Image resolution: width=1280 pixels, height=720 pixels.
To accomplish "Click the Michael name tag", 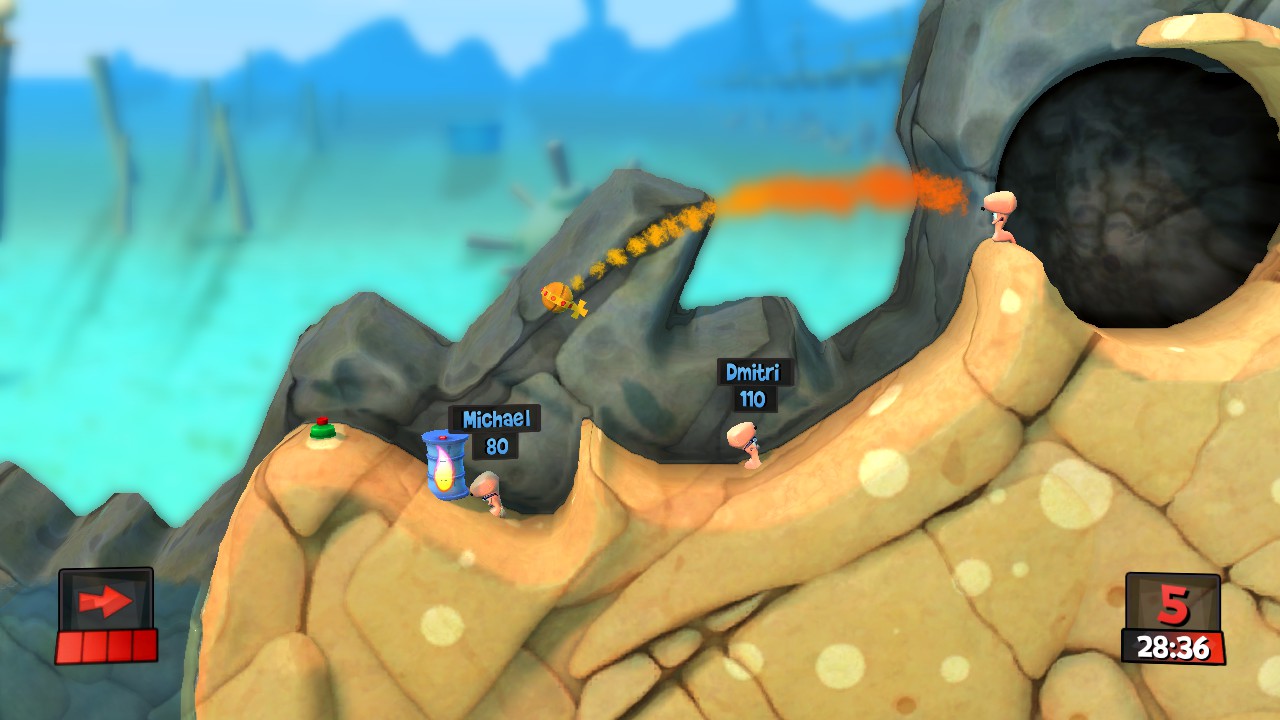I will [496, 417].
